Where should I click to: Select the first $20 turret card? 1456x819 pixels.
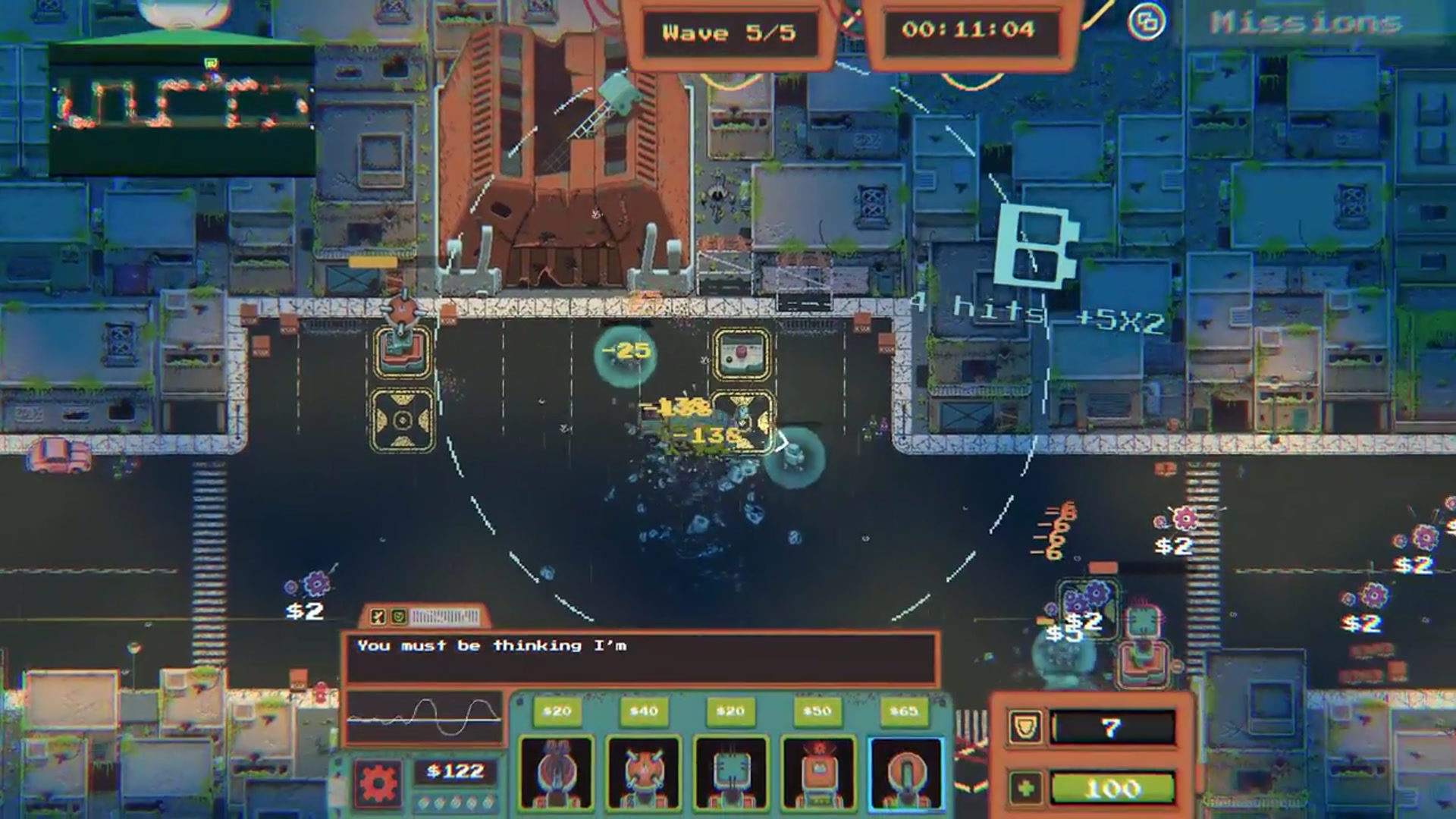(556, 772)
